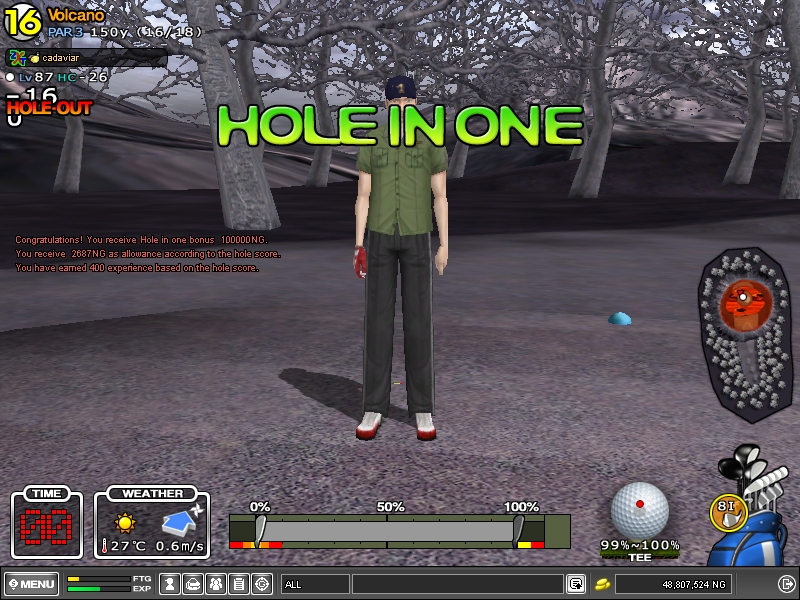Viewport: 800px width, 600px height.
Task: Open the MENU button
Action: tap(30, 583)
